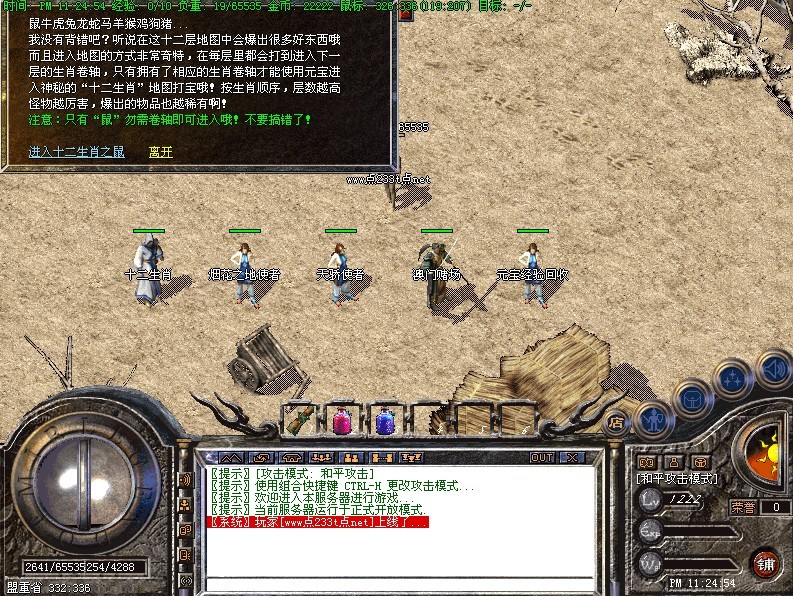Open the shop with the 店 button

616,423
